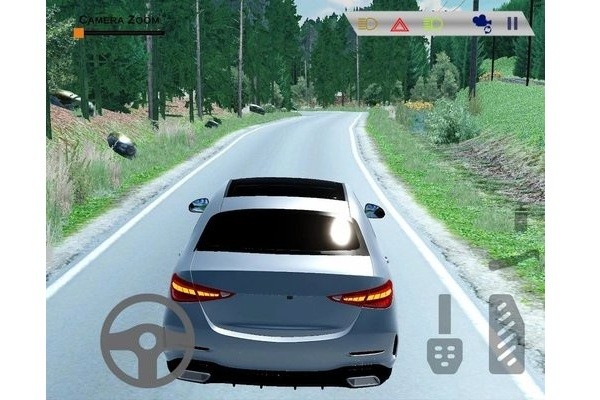Viewport: 600px width, 400px height.
Task: Toggle the green beam lights icon
Action: (x=434, y=23)
